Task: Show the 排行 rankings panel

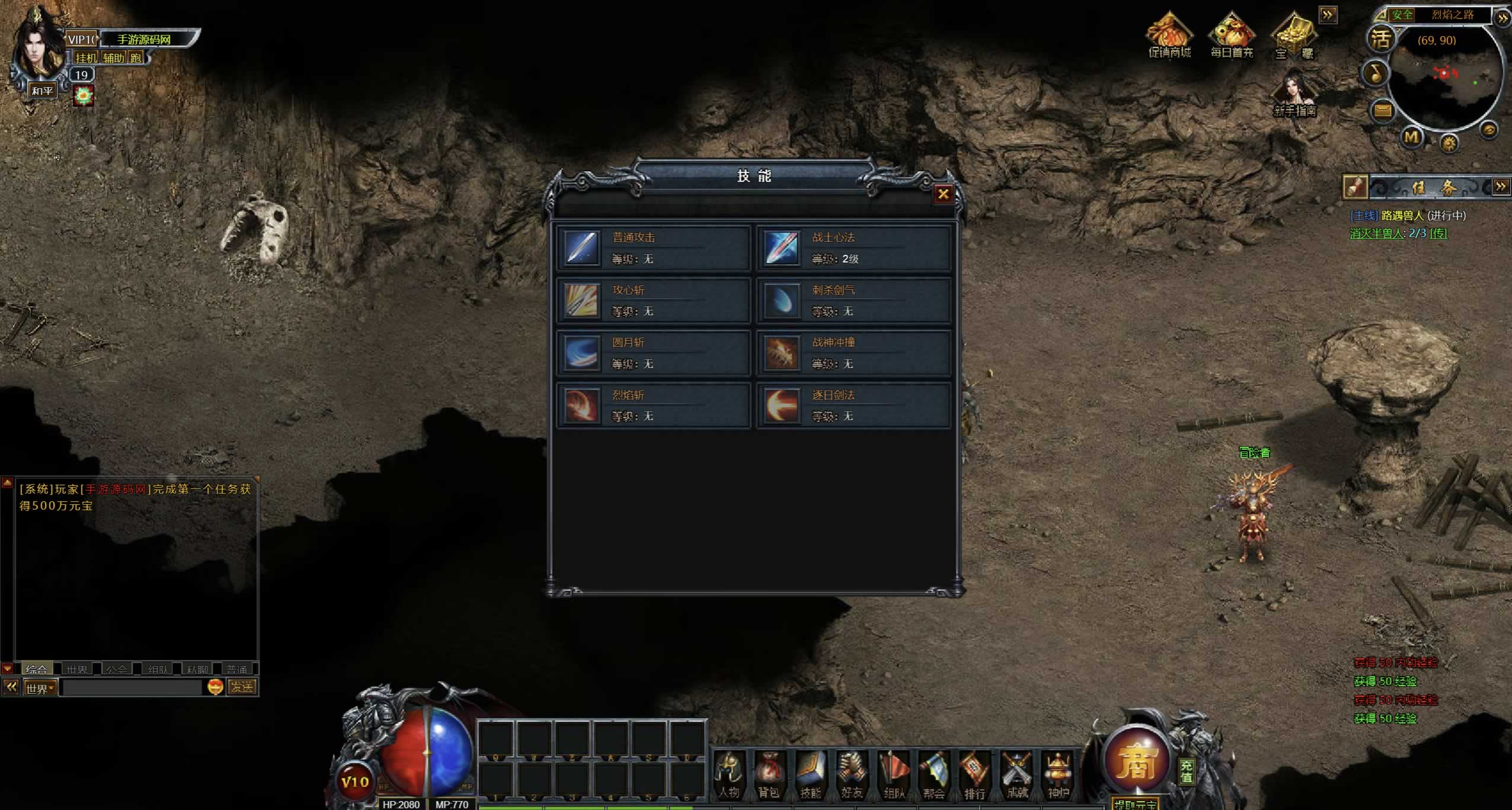Action: click(x=974, y=774)
